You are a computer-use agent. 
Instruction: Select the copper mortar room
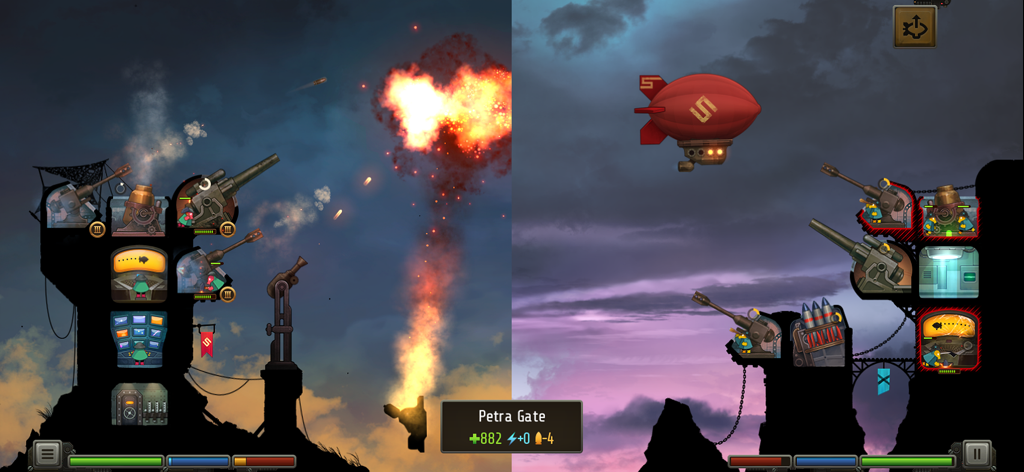pos(139,210)
